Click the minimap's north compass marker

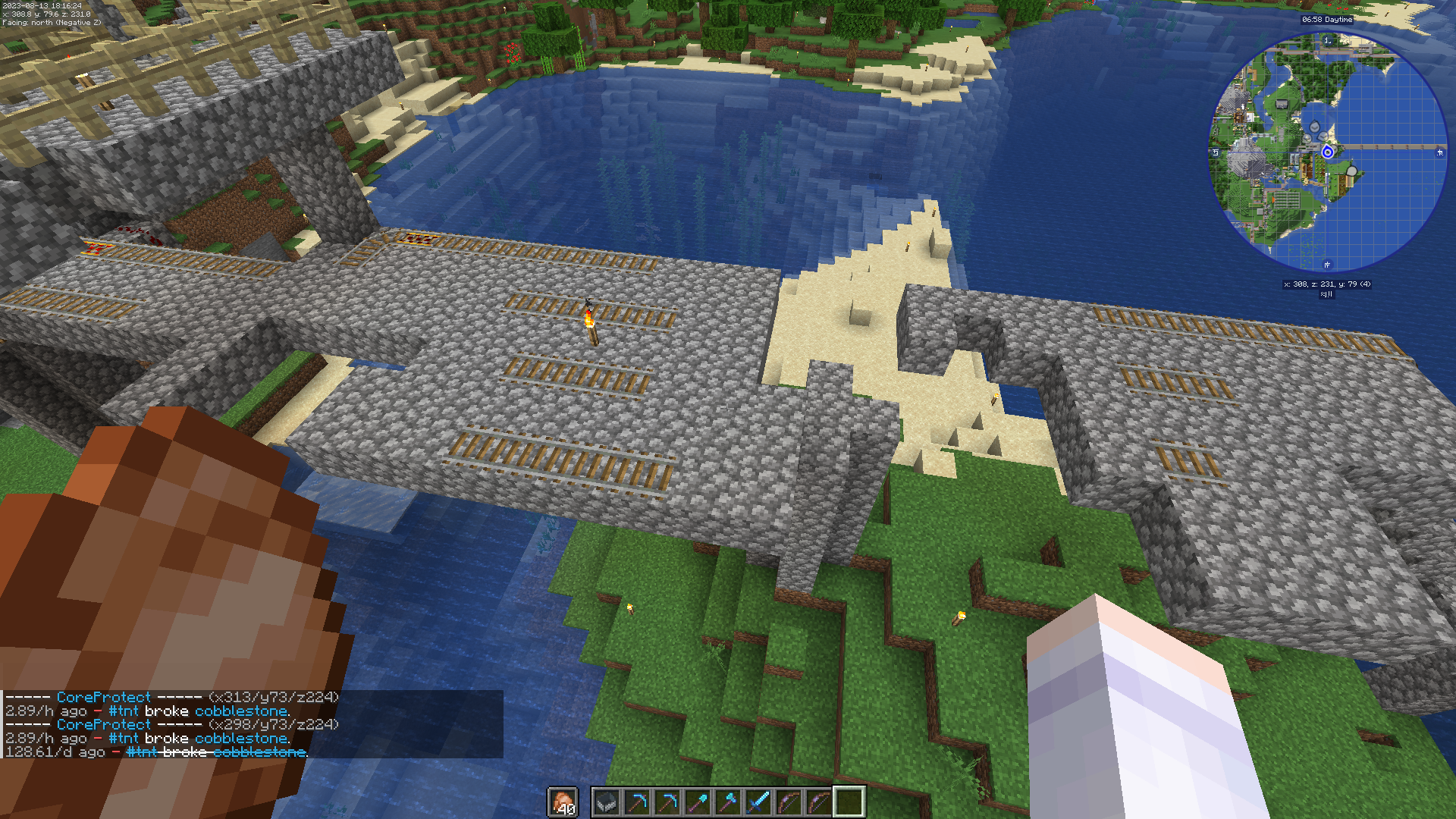tap(1326, 39)
